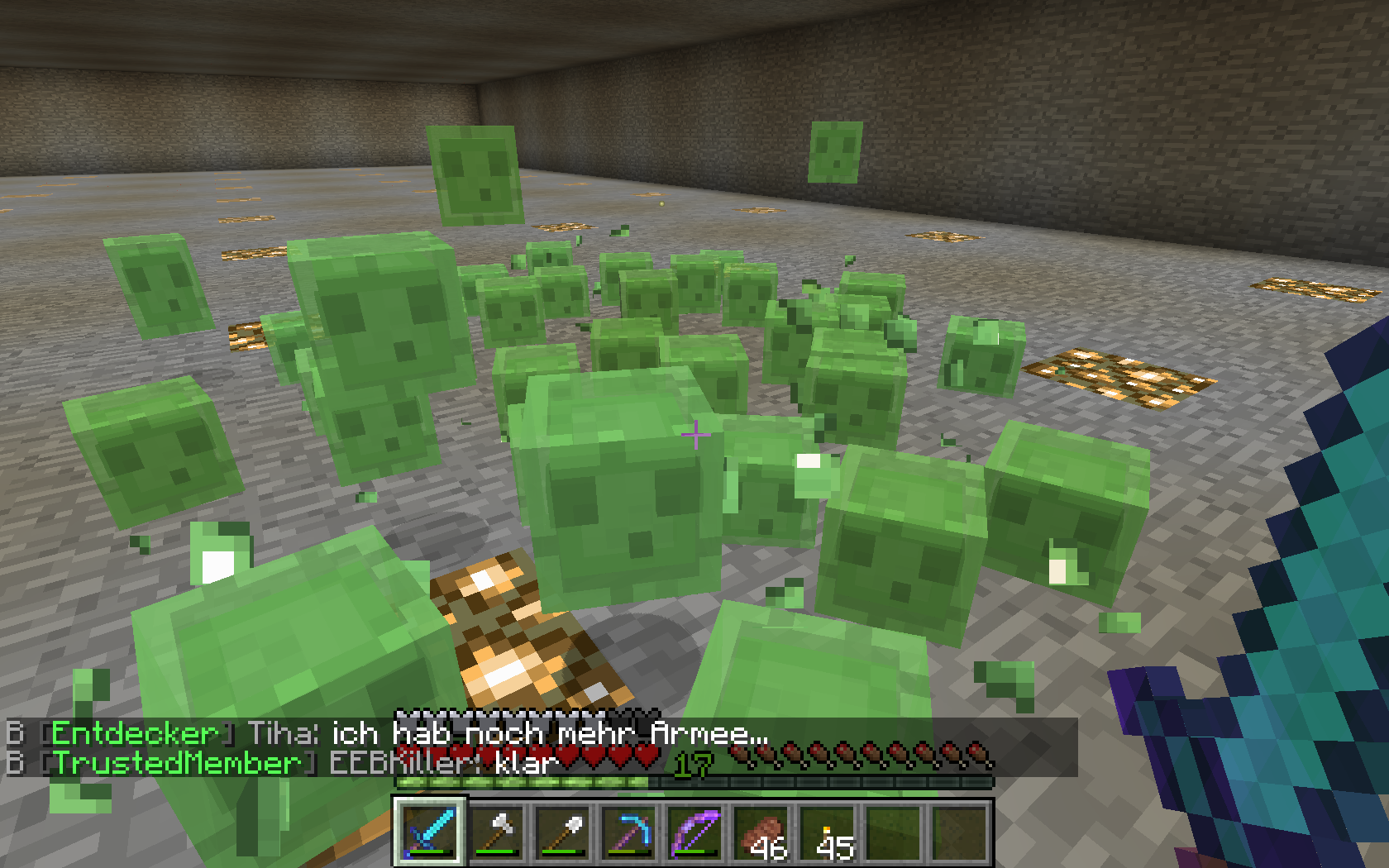The image size is (1389, 868).
Task: Select the cooked meat stack of 46
Action: [x=761, y=832]
